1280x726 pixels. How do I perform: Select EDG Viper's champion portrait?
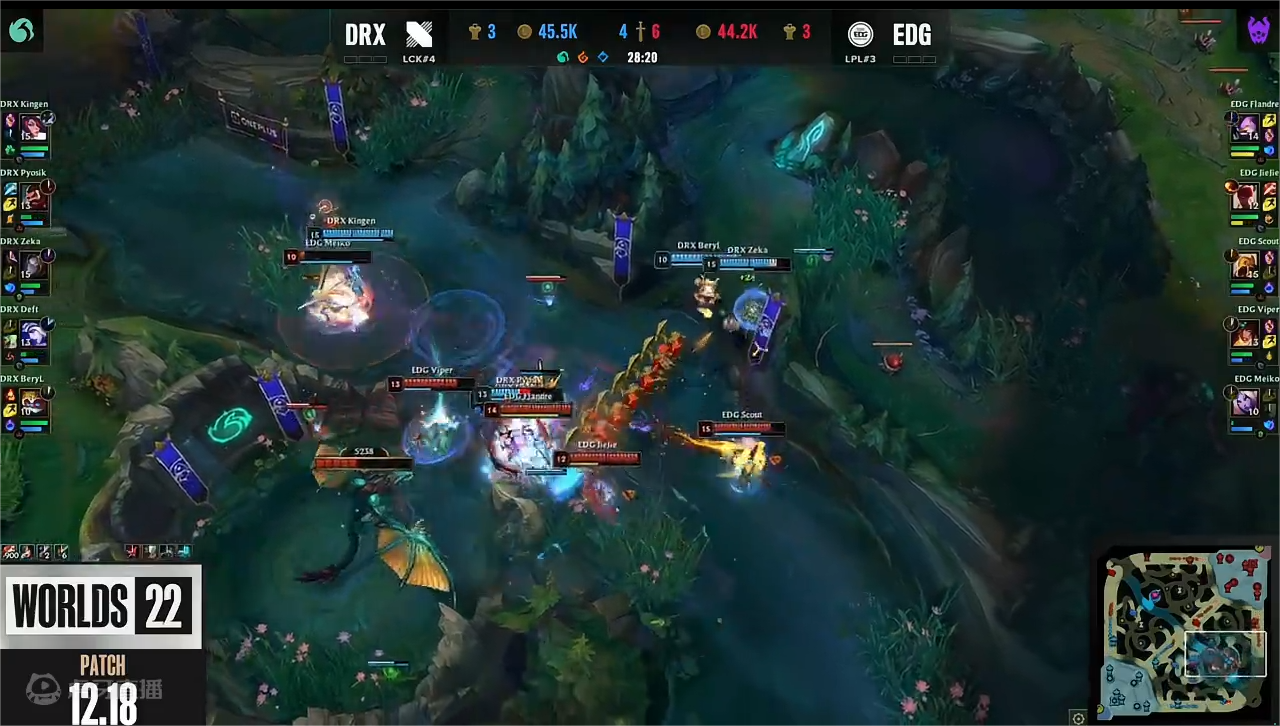1246,334
